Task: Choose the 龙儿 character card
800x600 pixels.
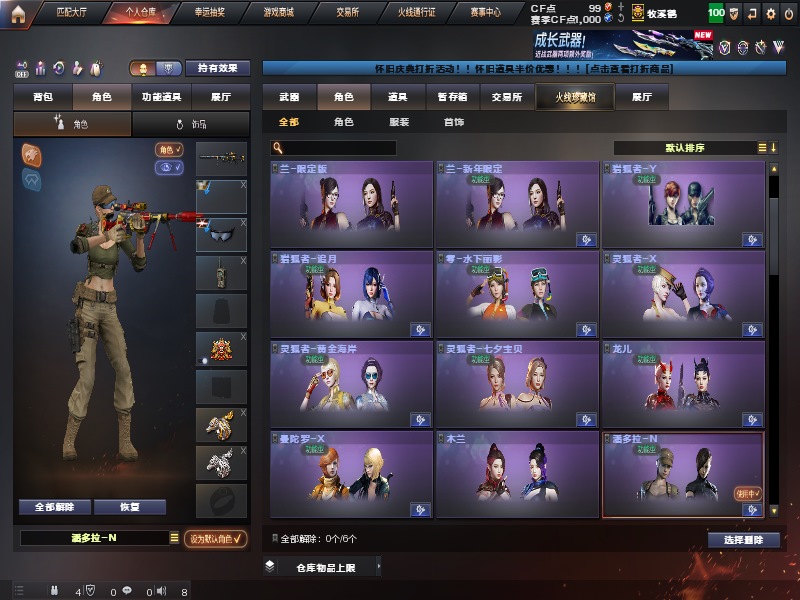Action: click(x=683, y=382)
